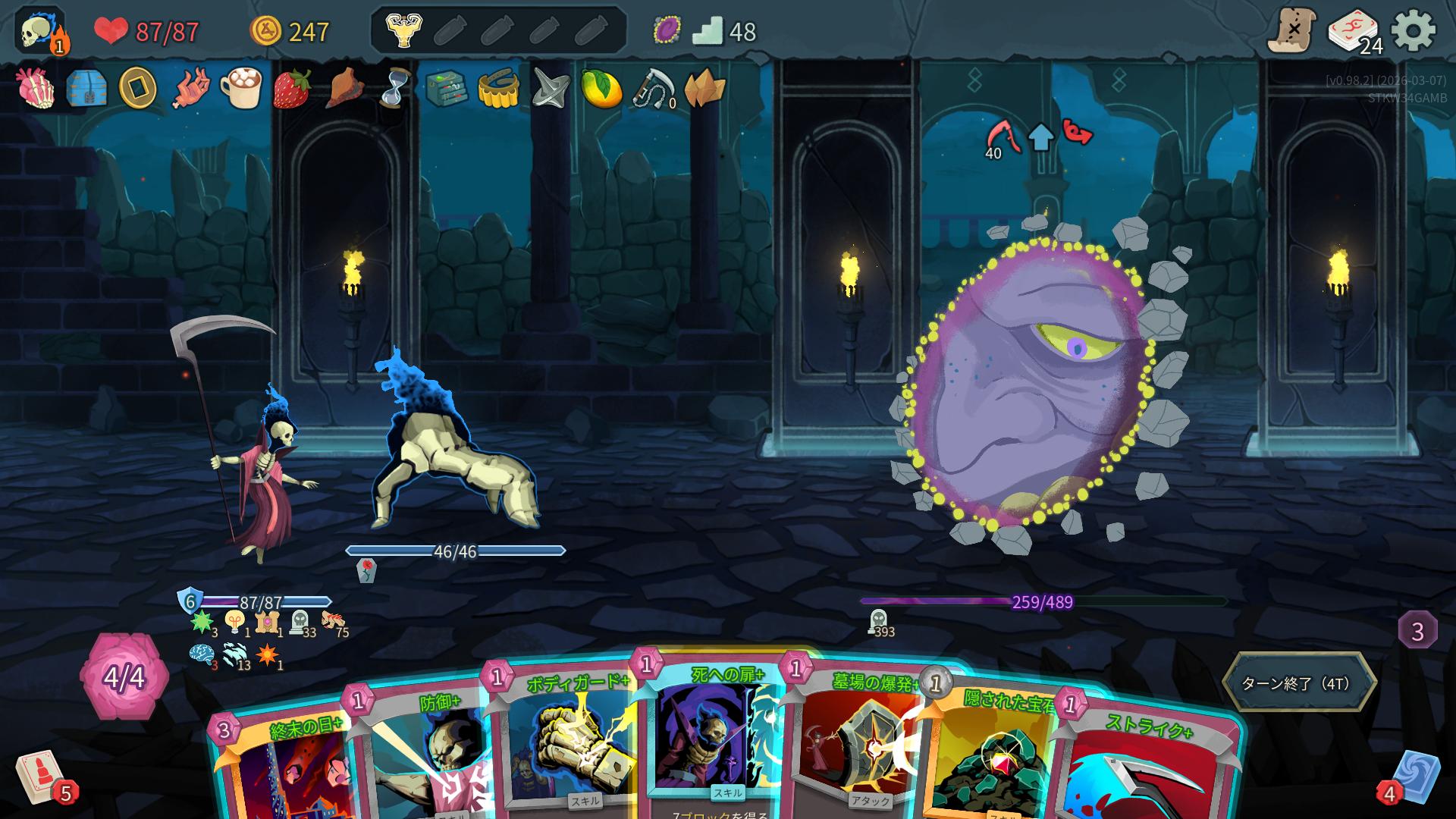Open the skull character ascension icon
Viewport: 1456px width, 819px height.
39,32
